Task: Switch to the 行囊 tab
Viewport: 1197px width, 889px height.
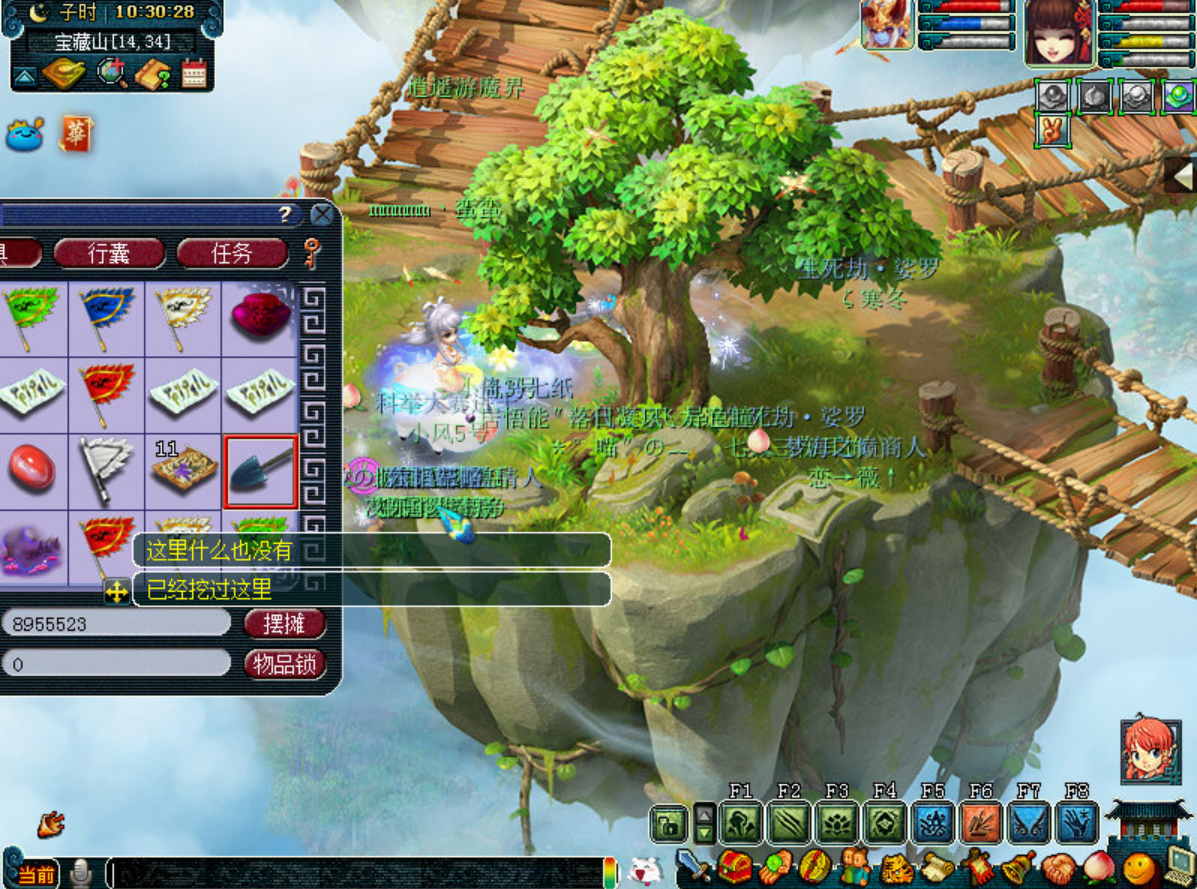Action: coord(109,253)
